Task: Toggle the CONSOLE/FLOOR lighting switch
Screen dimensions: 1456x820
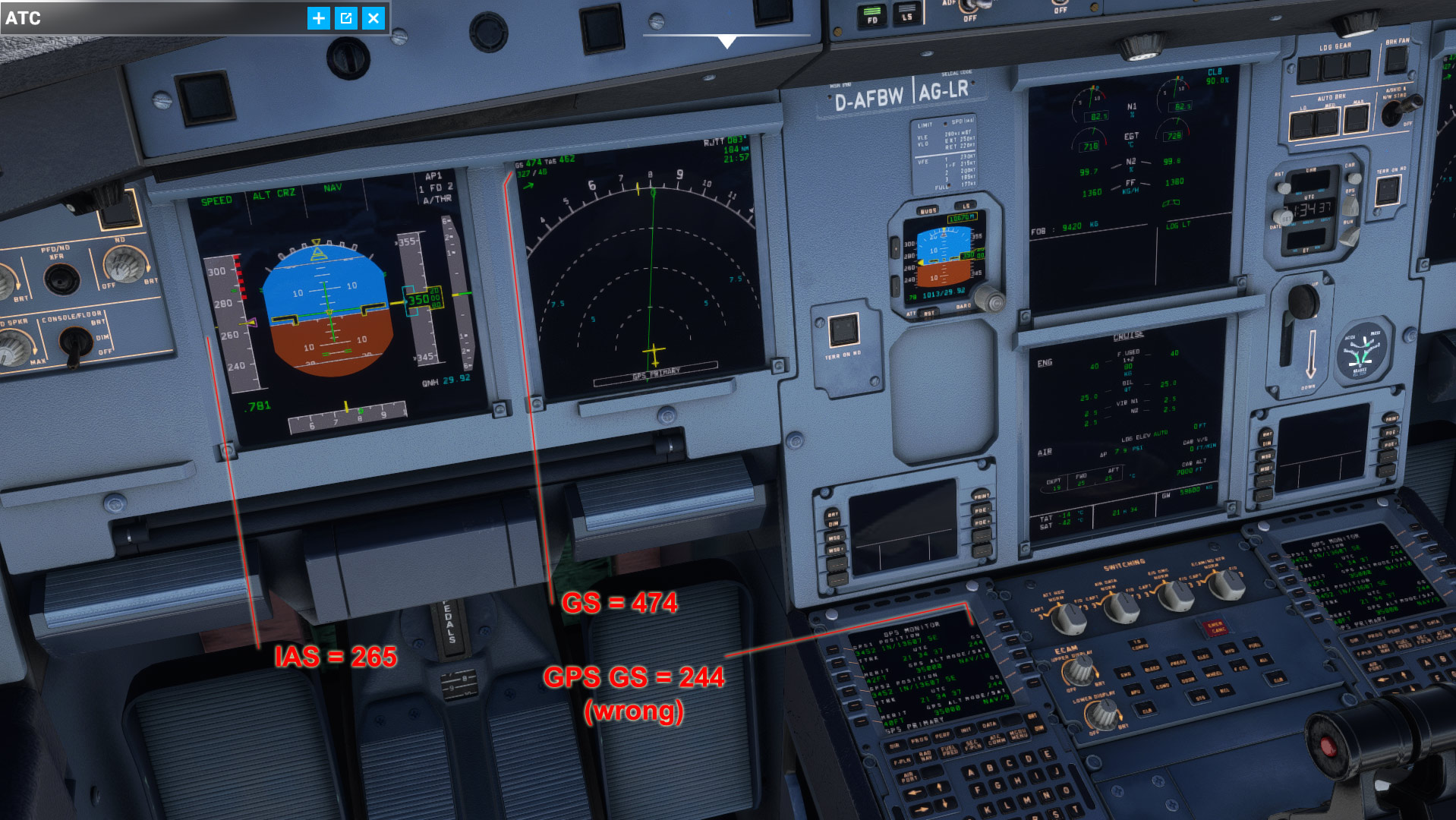Action: click(75, 342)
